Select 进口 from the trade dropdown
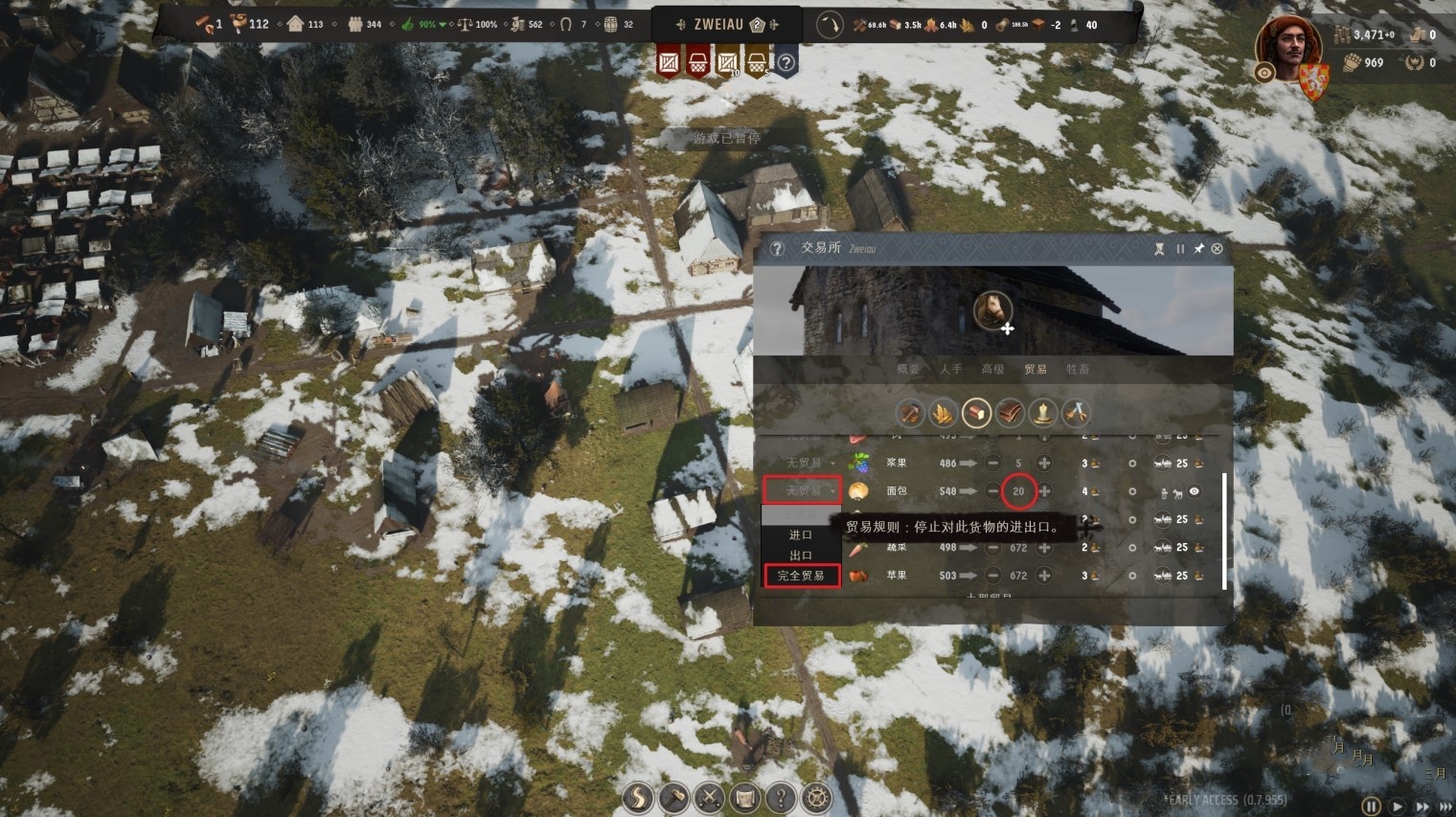1456x817 pixels. 801,535
